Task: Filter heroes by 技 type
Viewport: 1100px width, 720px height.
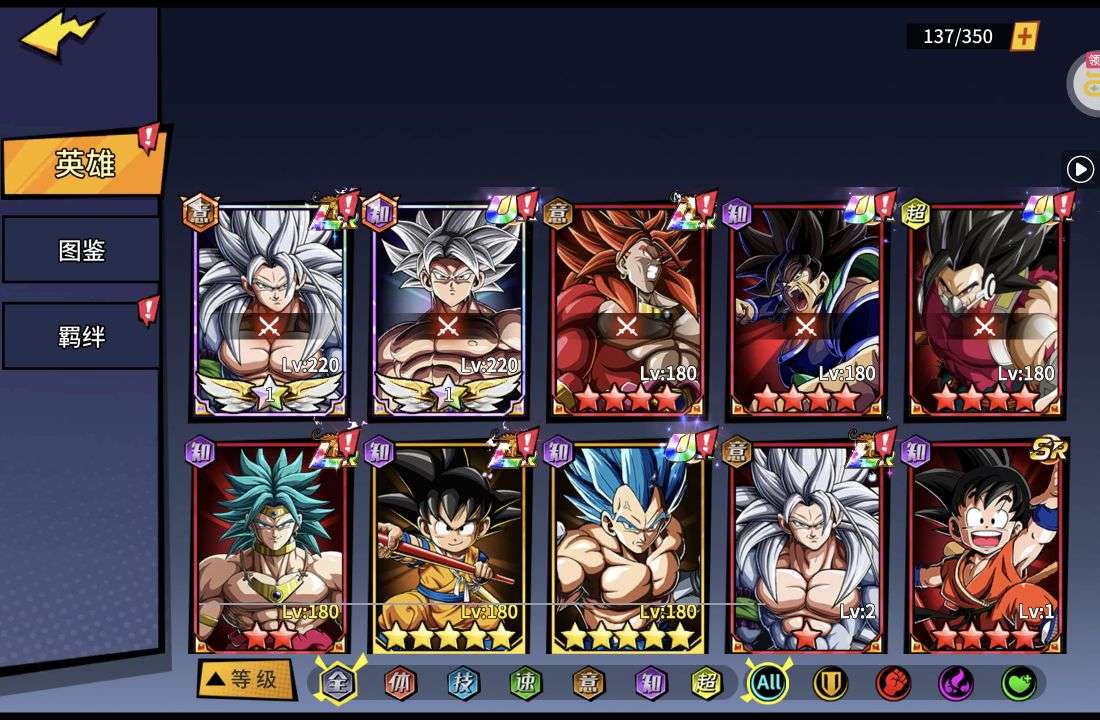Action: [x=463, y=684]
